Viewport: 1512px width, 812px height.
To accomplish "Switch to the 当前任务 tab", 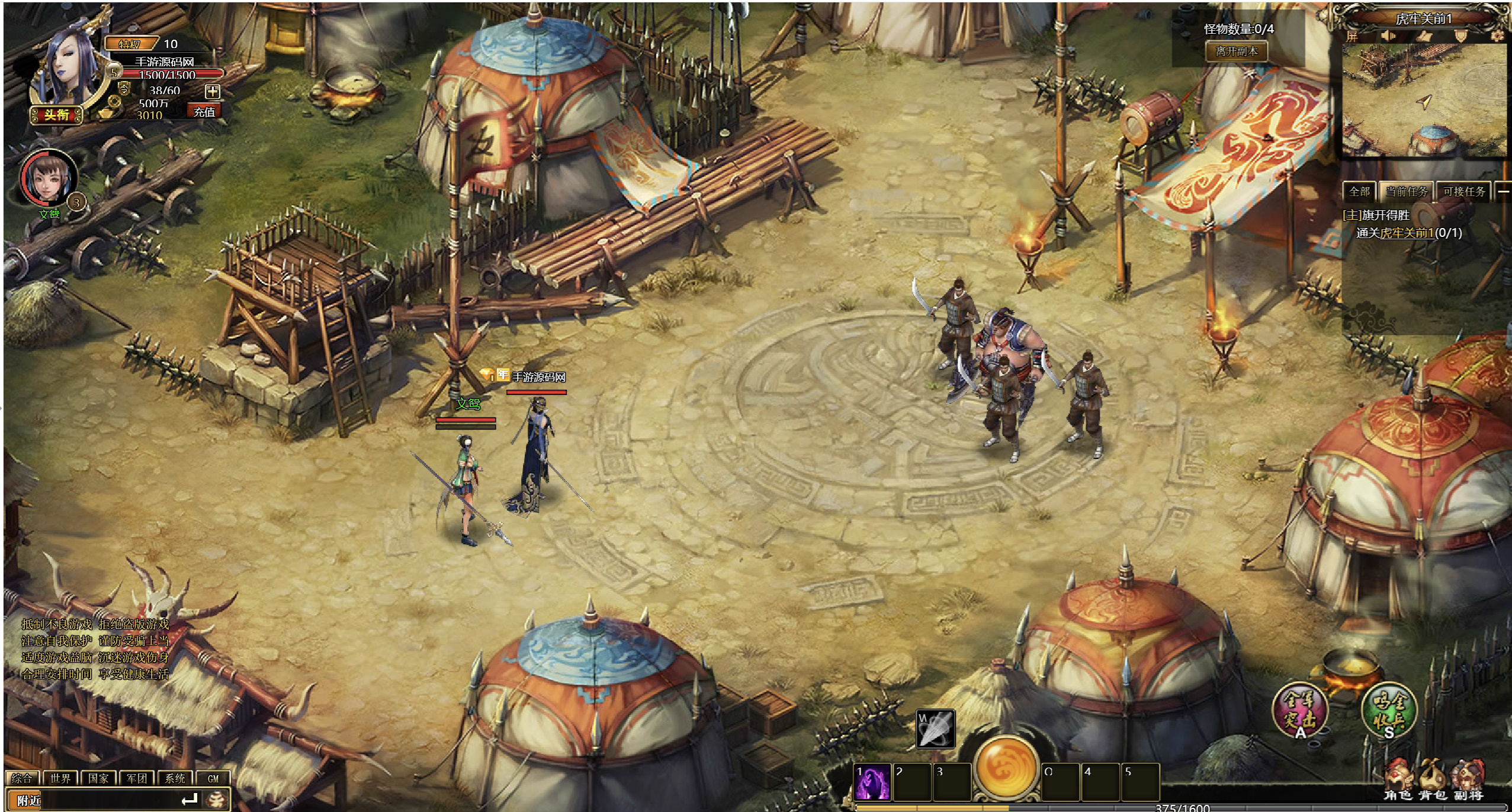I will [x=1406, y=191].
